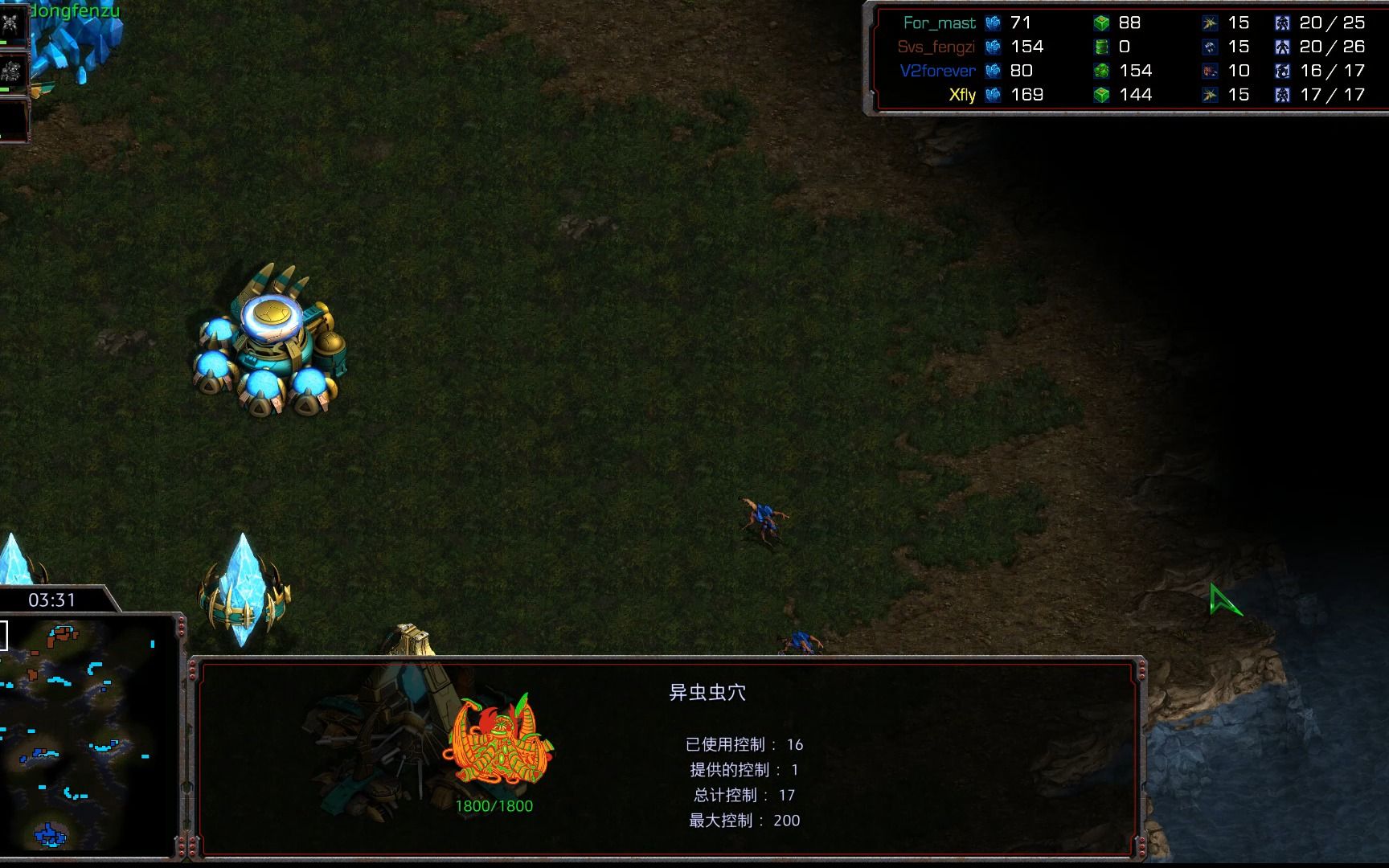Screen dimensions: 1389x868
Task: Click the 1800/1800 hit points text
Action: click(494, 803)
